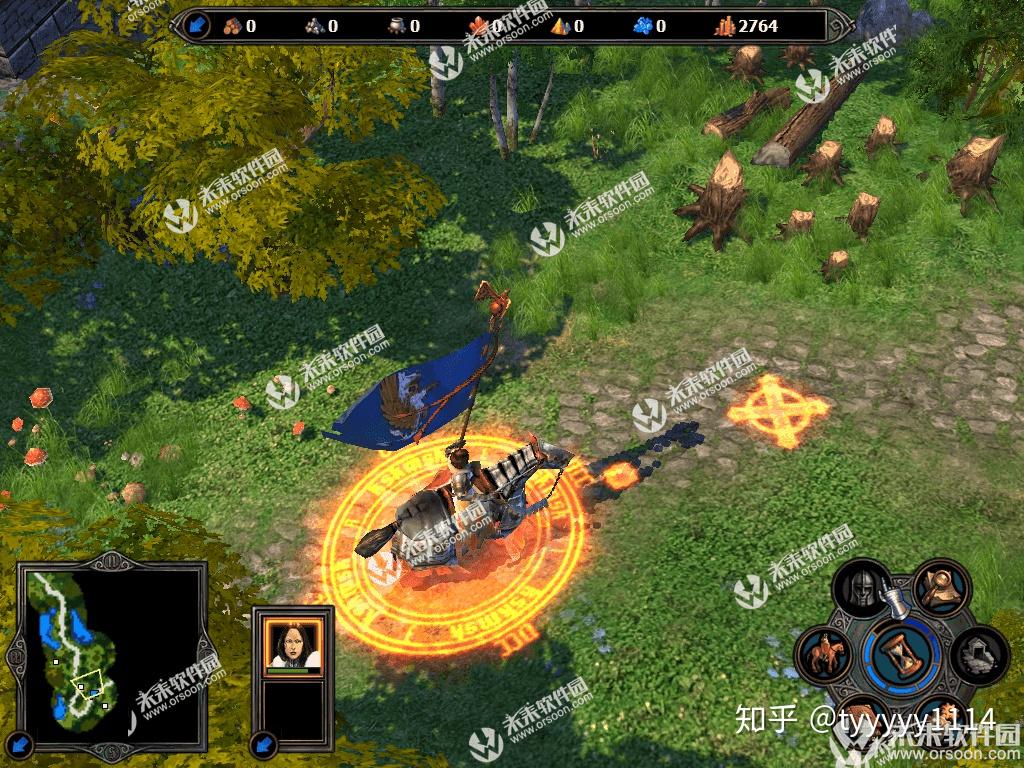Screen dimensions: 1024x768
Task: Click the blue gems resource icon
Action: [x=643, y=26]
